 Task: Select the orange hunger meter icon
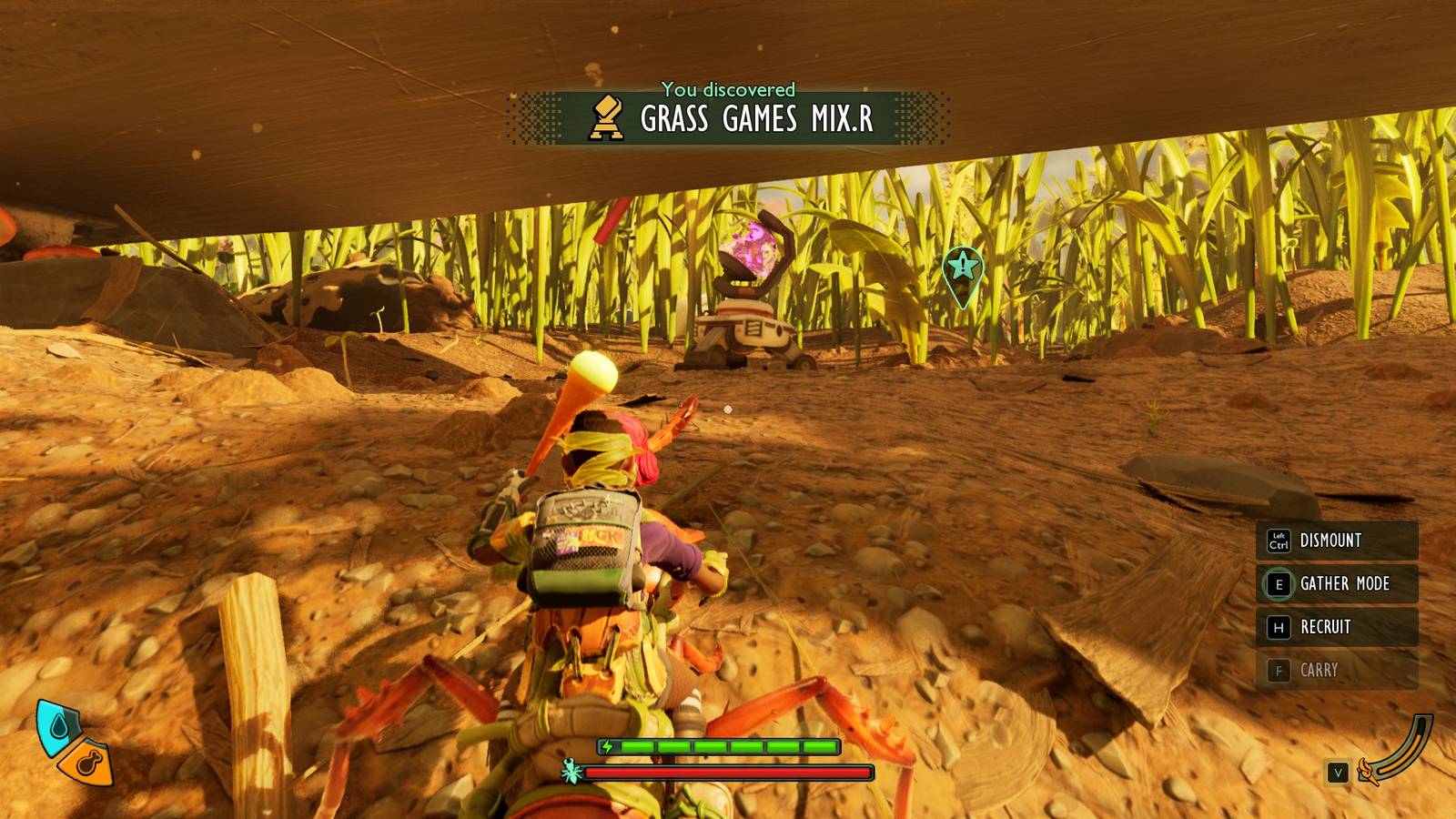(x=88, y=763)
